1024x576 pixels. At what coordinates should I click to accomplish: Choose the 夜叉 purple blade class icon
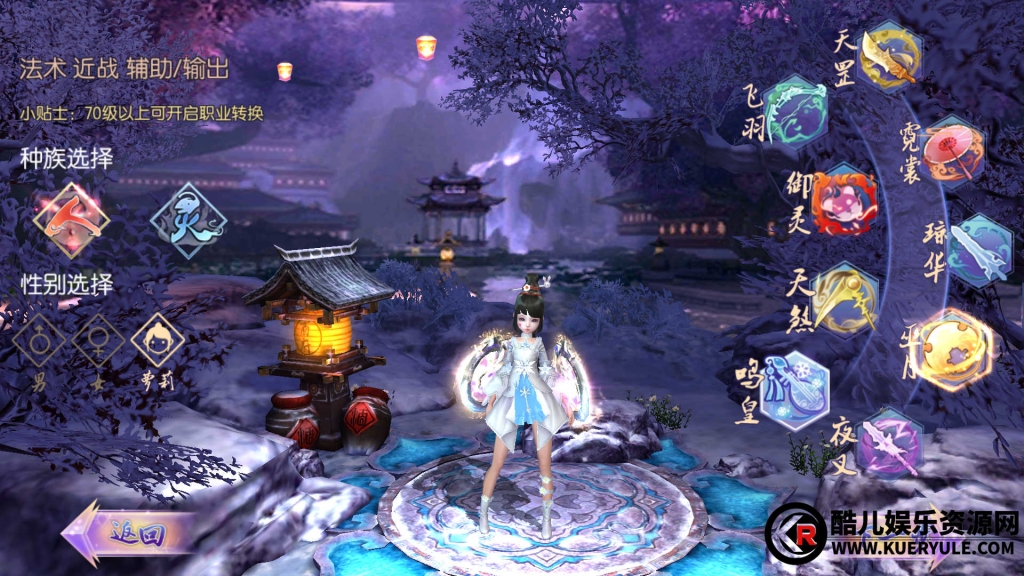(x=889, y=441)
